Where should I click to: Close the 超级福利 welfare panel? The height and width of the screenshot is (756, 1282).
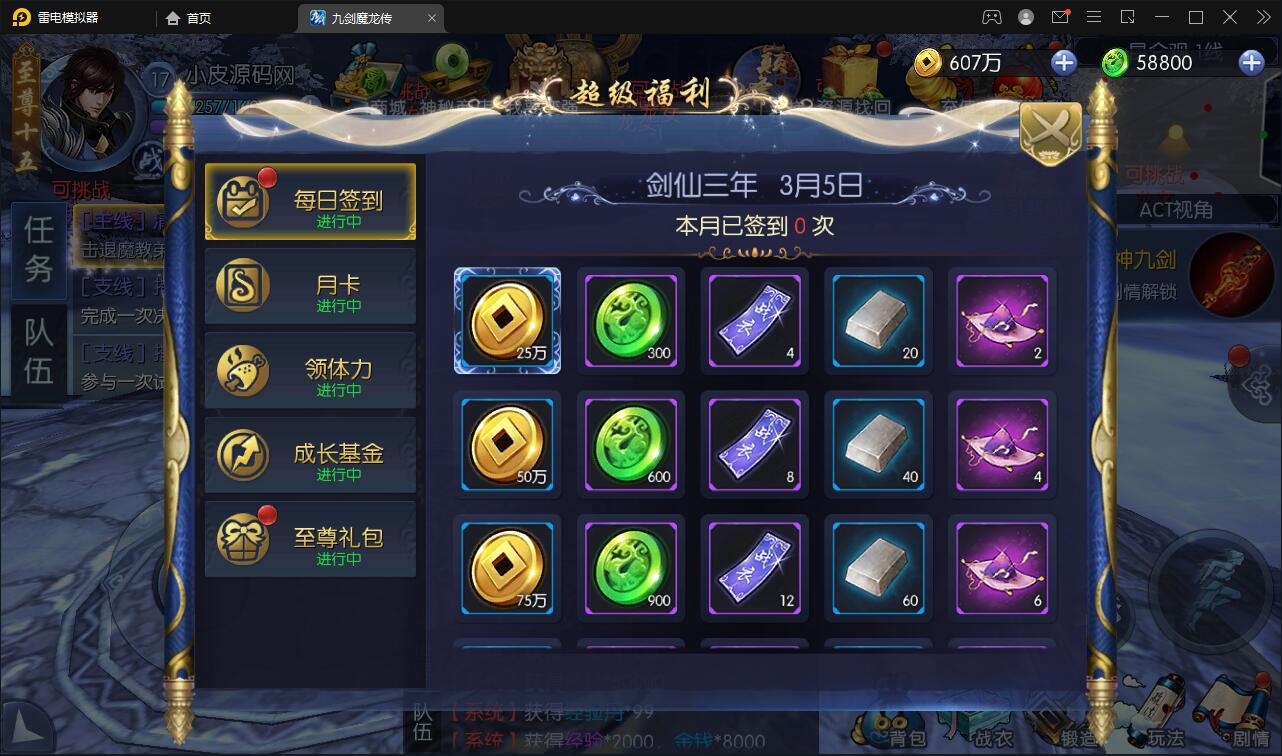(x=1049, y=131)
